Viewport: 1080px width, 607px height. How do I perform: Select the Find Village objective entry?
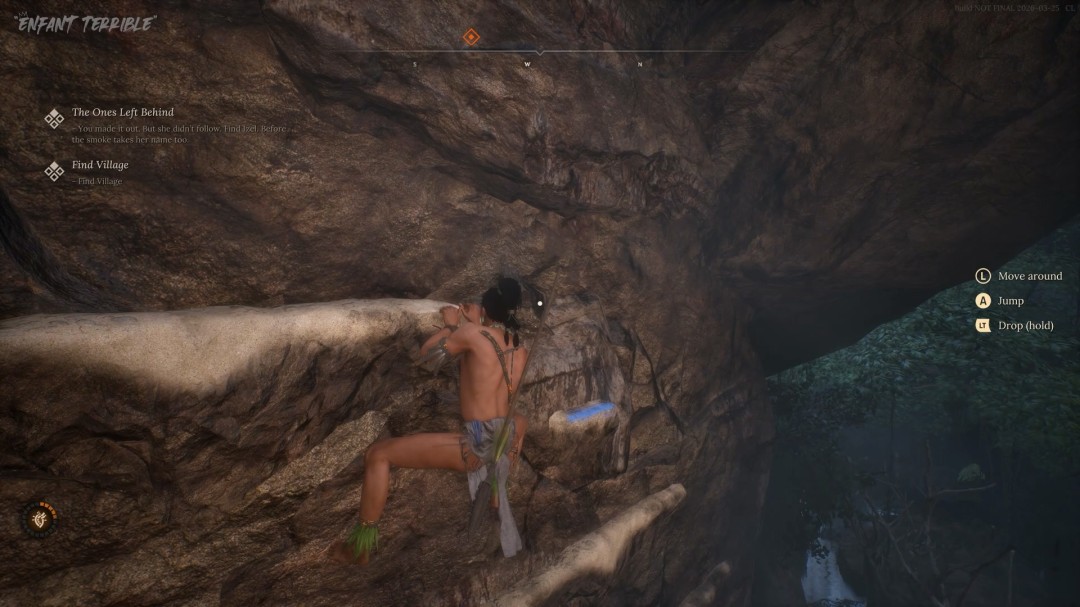(x=100, y=165)
